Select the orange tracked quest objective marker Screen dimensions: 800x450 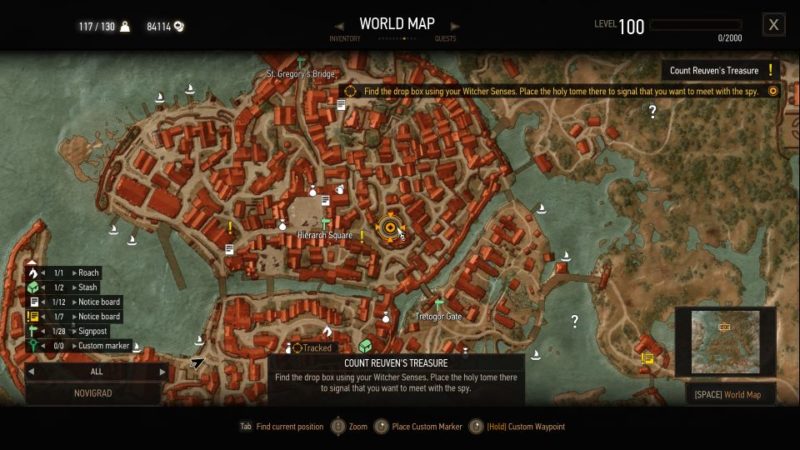[389, 229]
